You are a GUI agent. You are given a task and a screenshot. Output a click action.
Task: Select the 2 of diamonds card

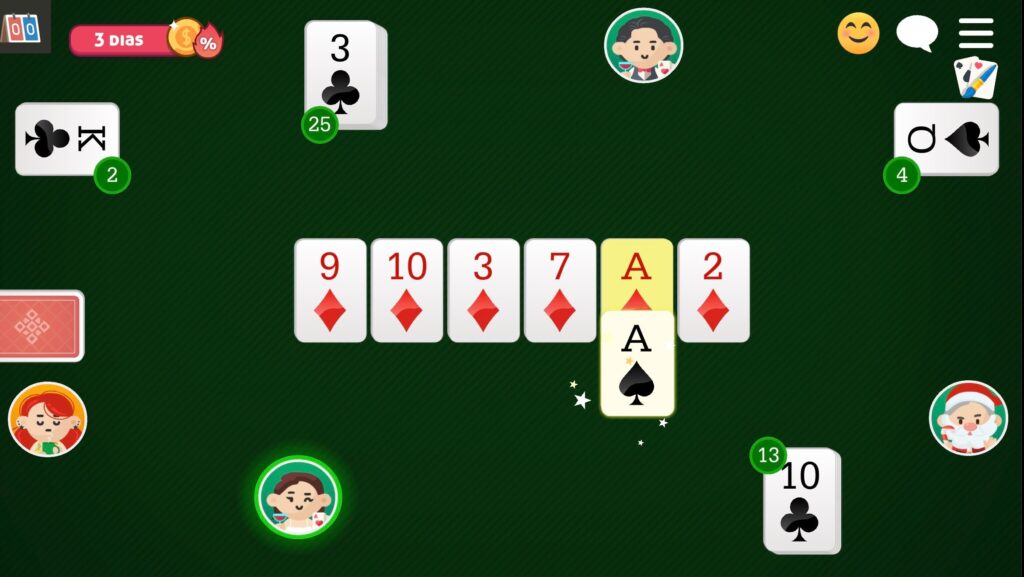point(713,290)
